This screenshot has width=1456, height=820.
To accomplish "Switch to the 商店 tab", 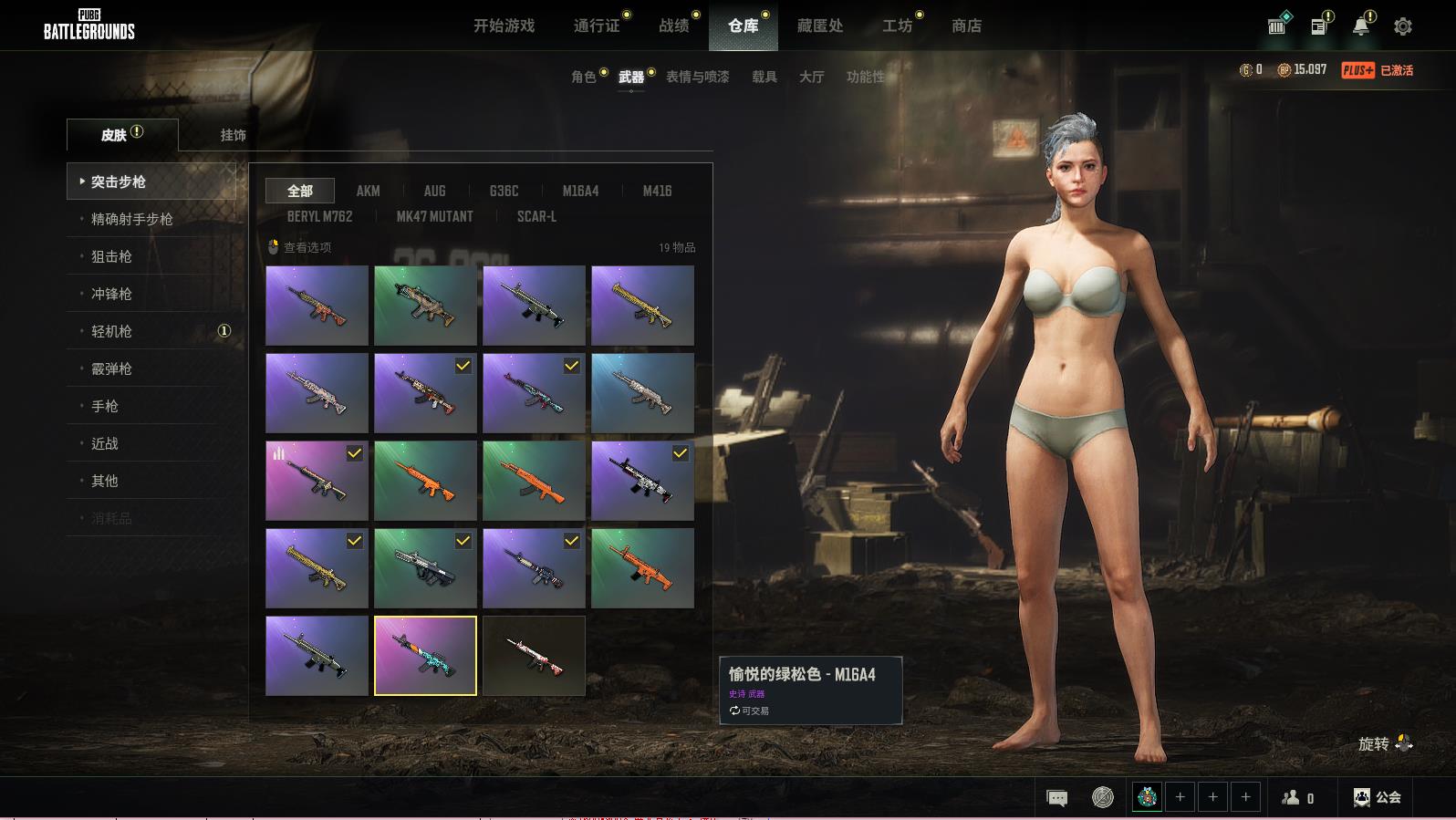I will tap(966, 26).
